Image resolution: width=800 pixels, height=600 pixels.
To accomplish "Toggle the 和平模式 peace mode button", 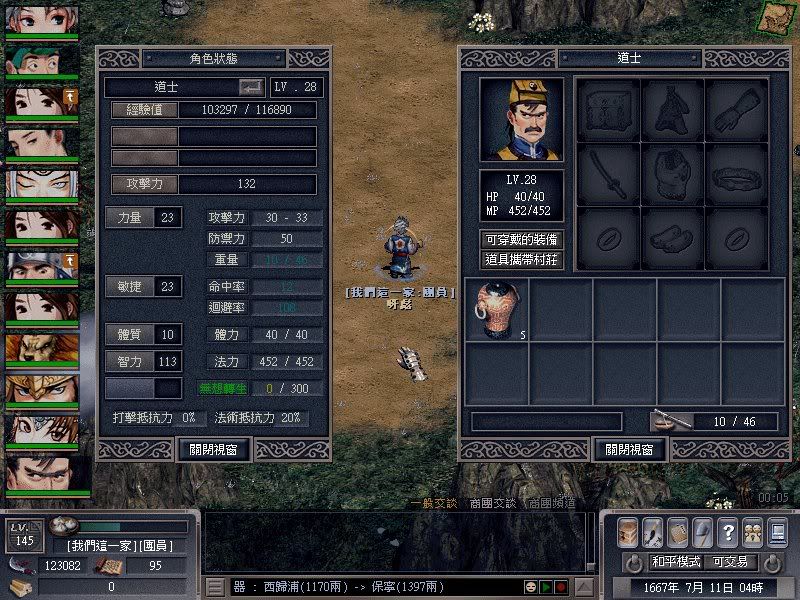I will coord(677,562).
